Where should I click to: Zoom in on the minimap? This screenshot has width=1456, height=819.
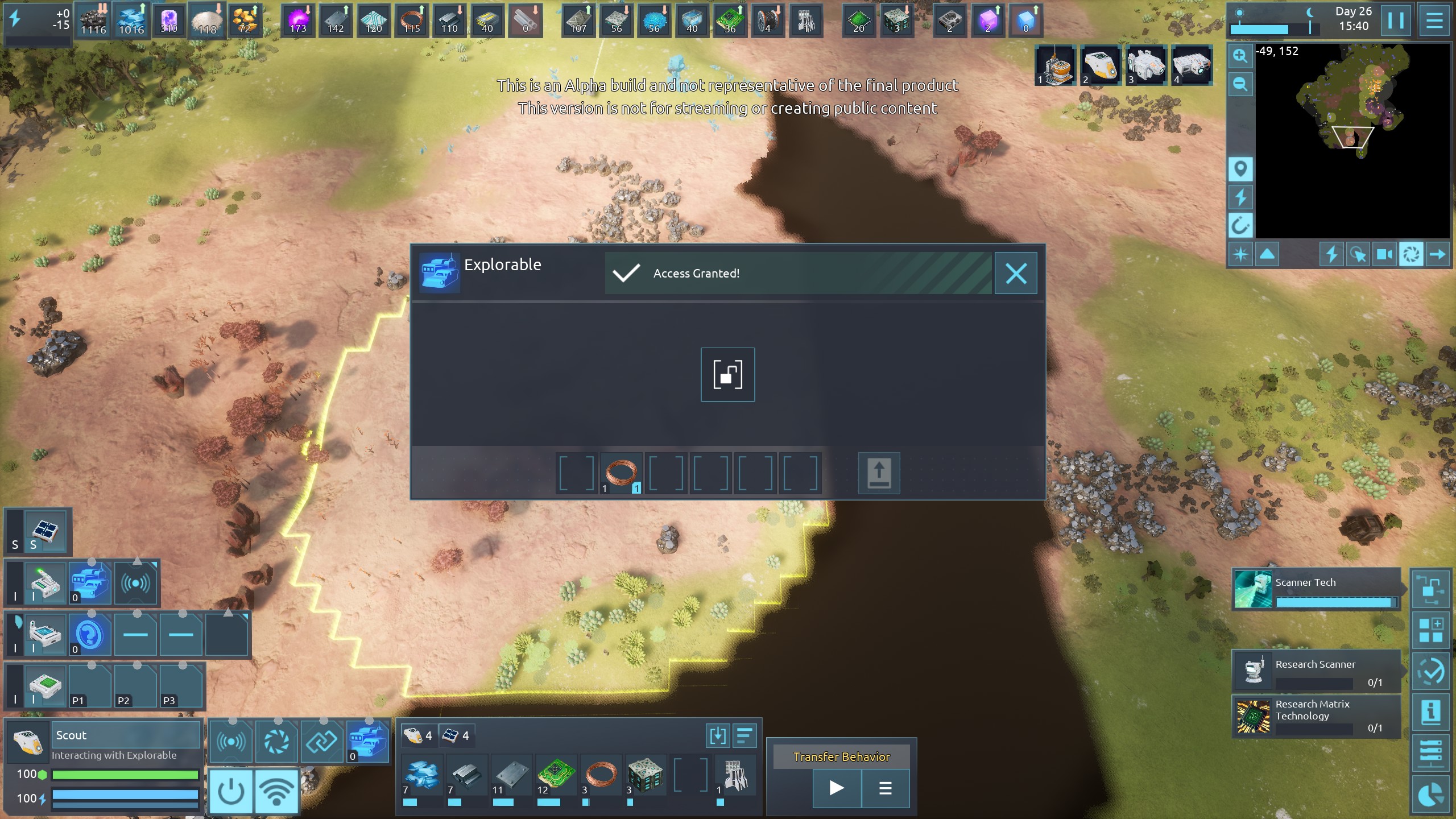click(x=1240, y=56)
